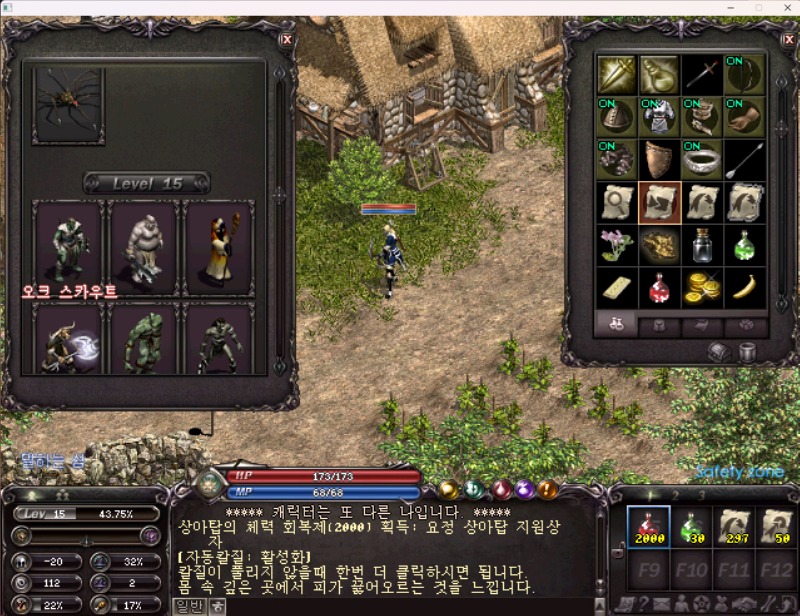
Task: Select the pink flower herb item
Action: tap(617, 244)
